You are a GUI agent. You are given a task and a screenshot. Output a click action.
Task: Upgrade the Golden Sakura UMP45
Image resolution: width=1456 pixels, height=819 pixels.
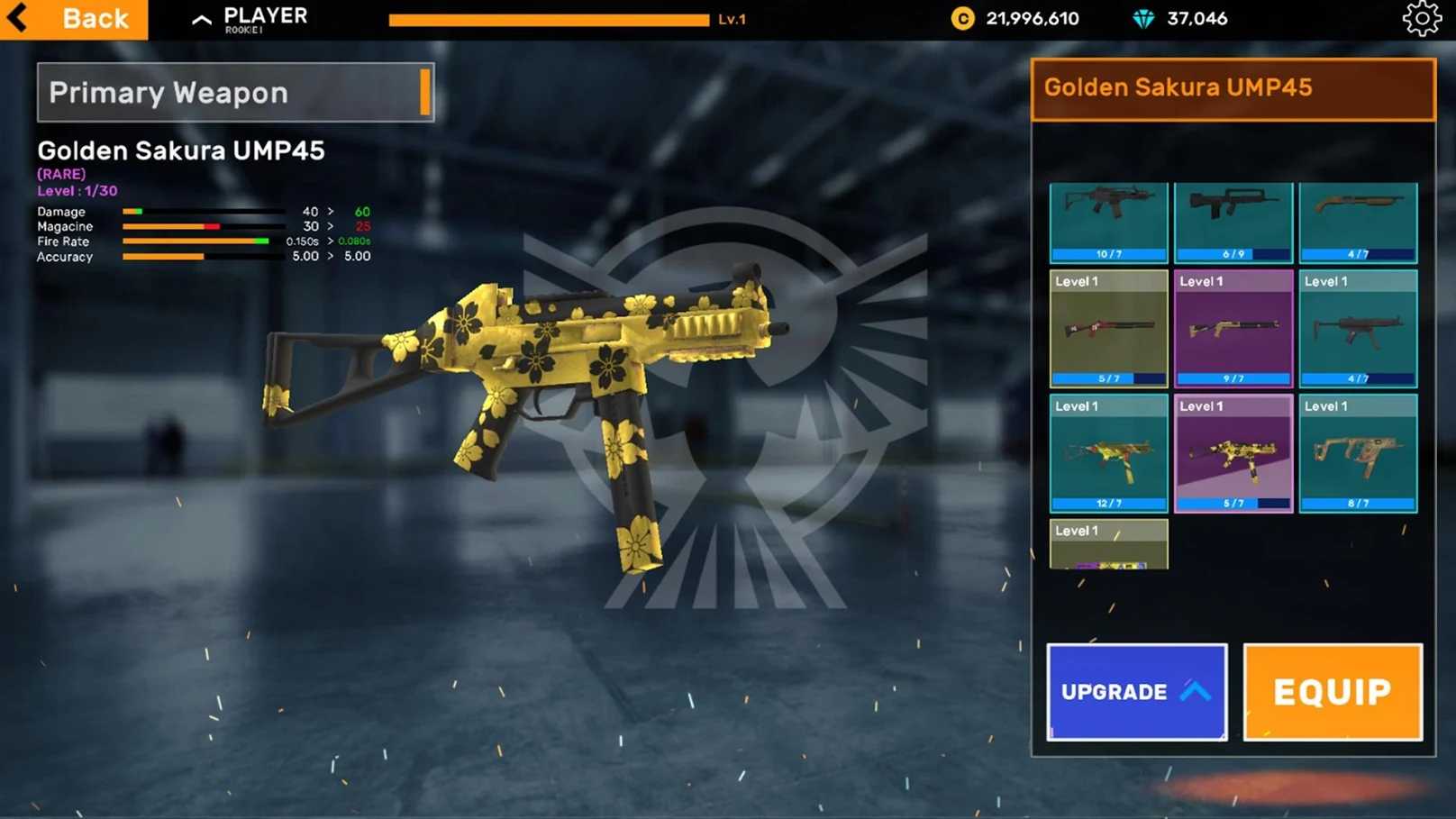[x=1136, y=691]
